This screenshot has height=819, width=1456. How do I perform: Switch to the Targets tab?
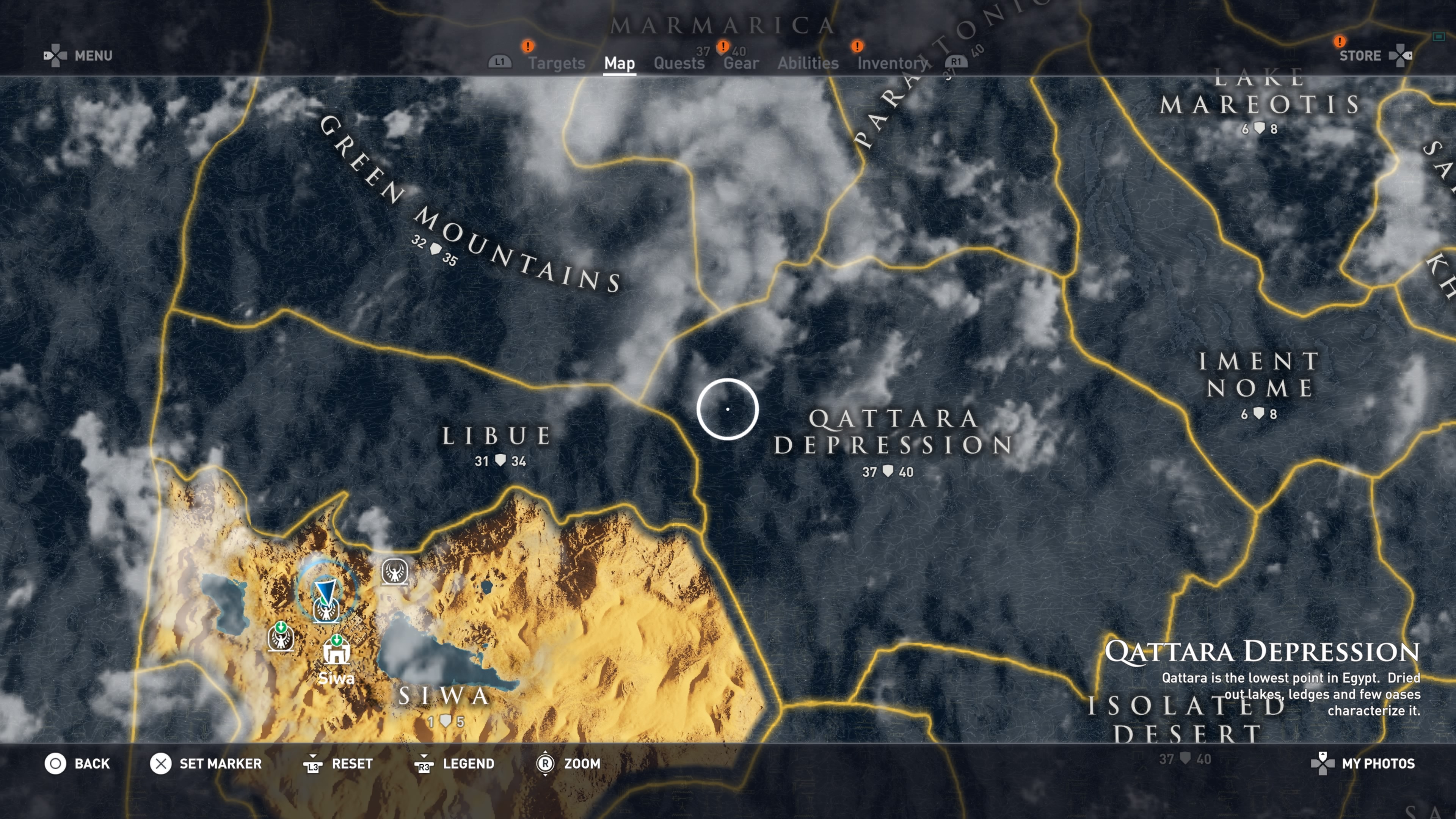click(x=556, y=63)
